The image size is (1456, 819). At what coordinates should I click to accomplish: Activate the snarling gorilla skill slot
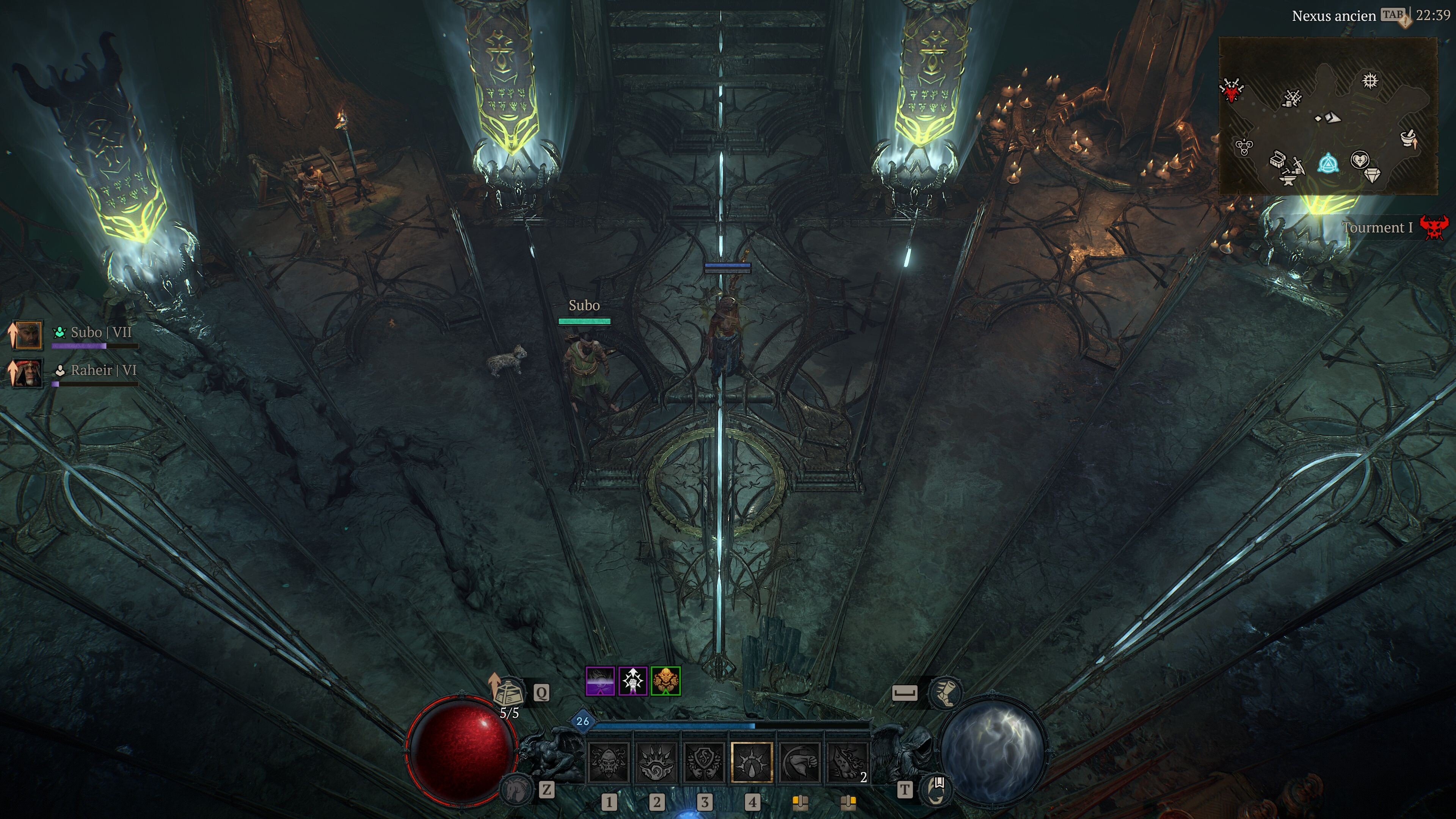(x=609, y=762)
